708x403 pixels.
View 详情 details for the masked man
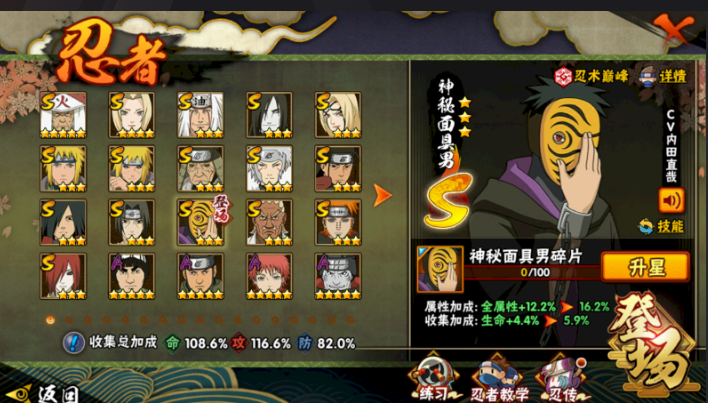[x=665, y=76]
